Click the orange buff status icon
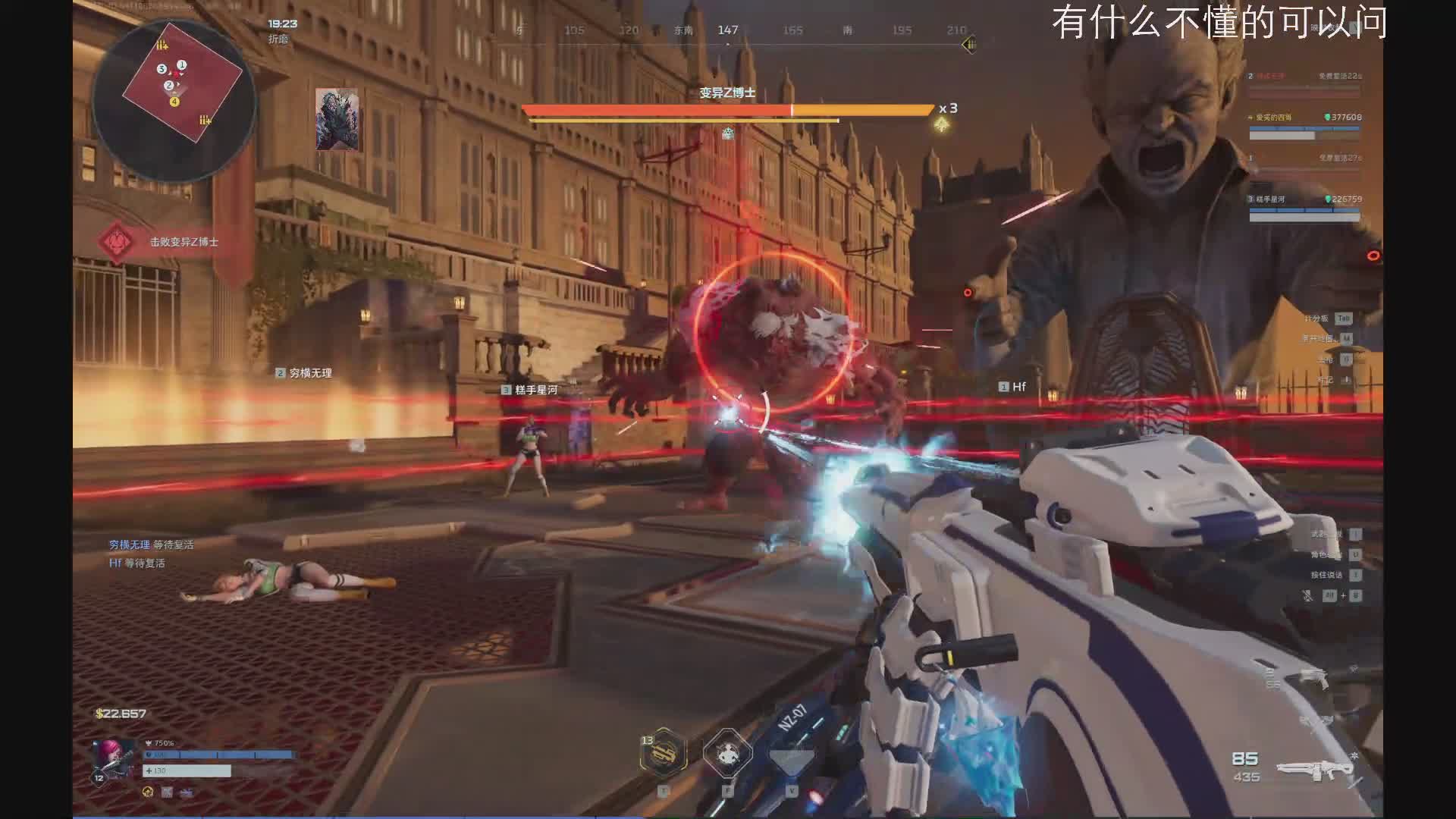Image resolution: width=1456 pixels, height=819 pixels. 148,792
